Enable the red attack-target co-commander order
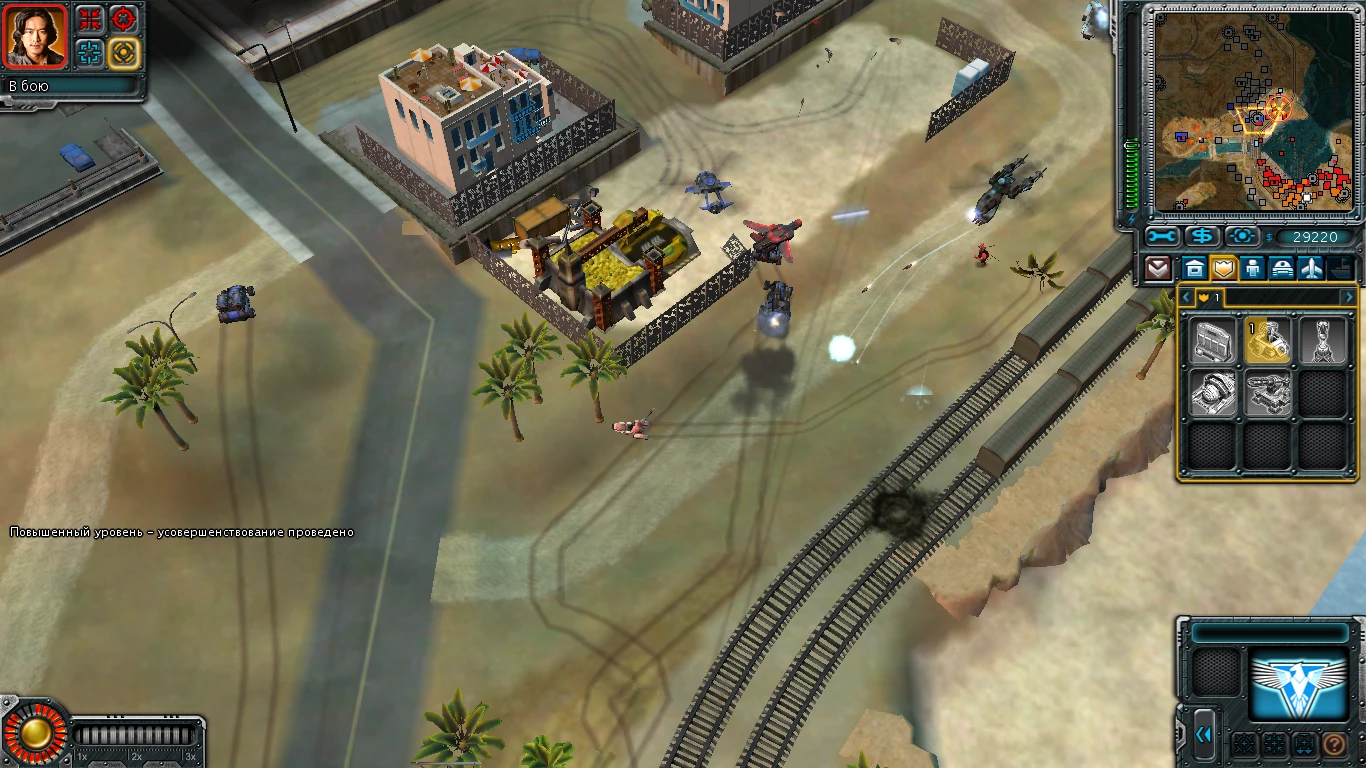The width and height of the screenshot is (1366, 768). coord(123,17)
